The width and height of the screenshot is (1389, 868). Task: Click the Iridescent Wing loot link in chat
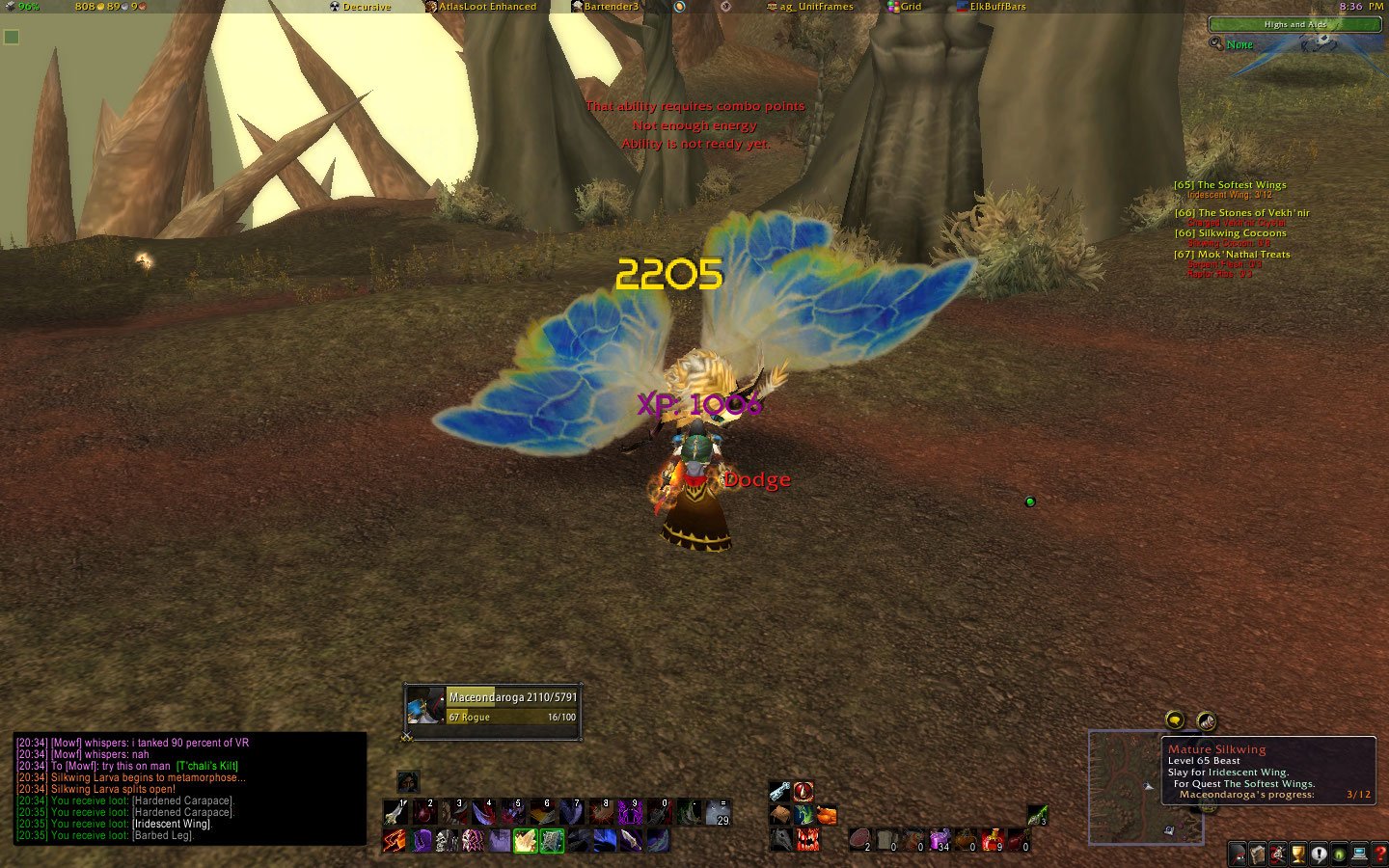pos(172,824)
